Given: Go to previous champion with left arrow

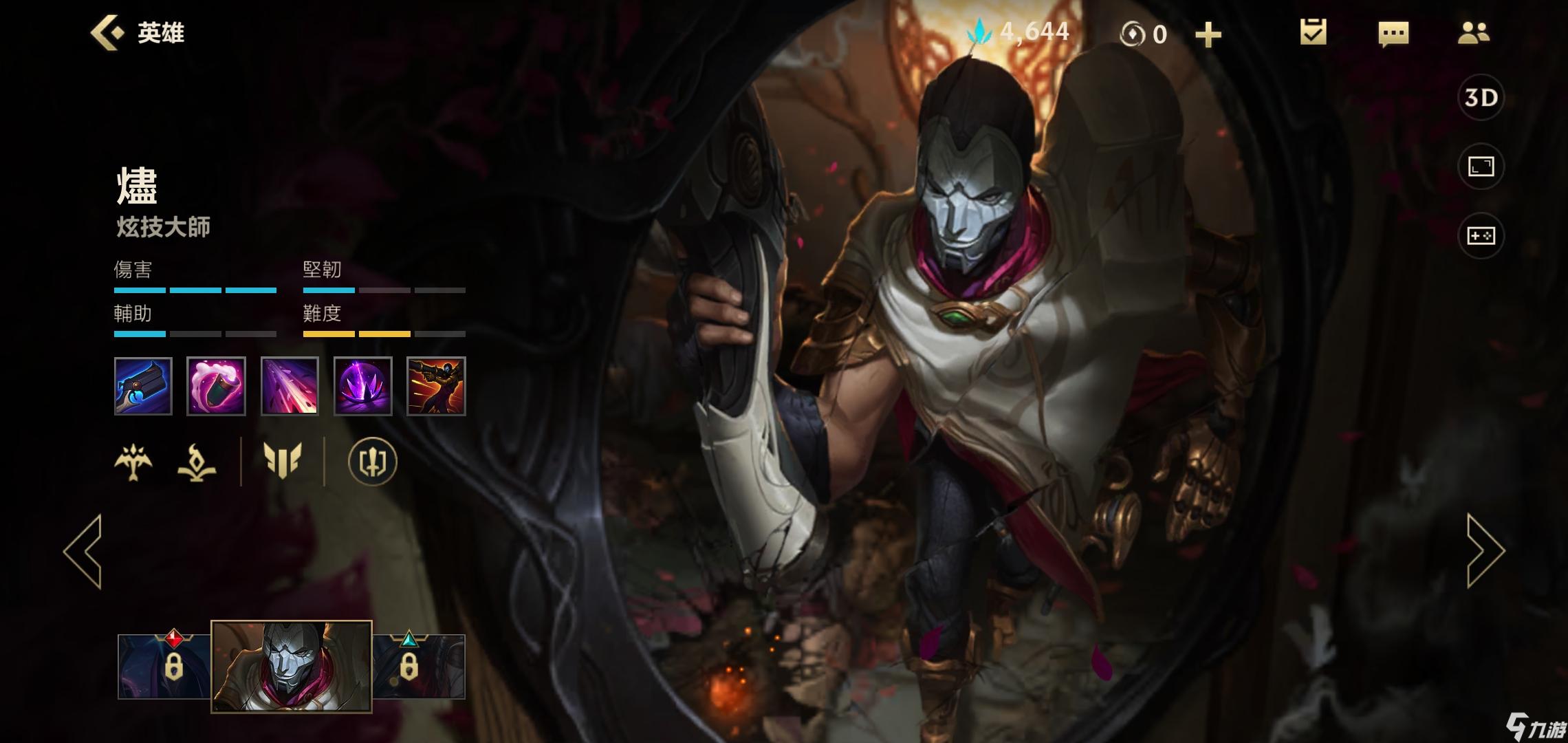Looking at the screenshot, I should coord(83,550).
